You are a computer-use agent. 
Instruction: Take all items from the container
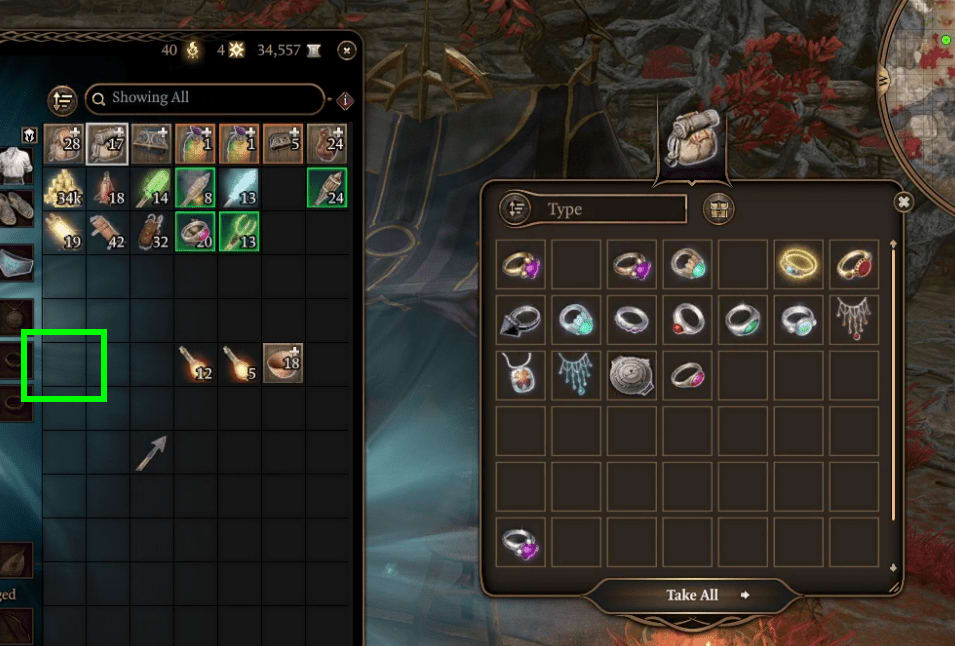pyautogui.click(x=693, y=595)
